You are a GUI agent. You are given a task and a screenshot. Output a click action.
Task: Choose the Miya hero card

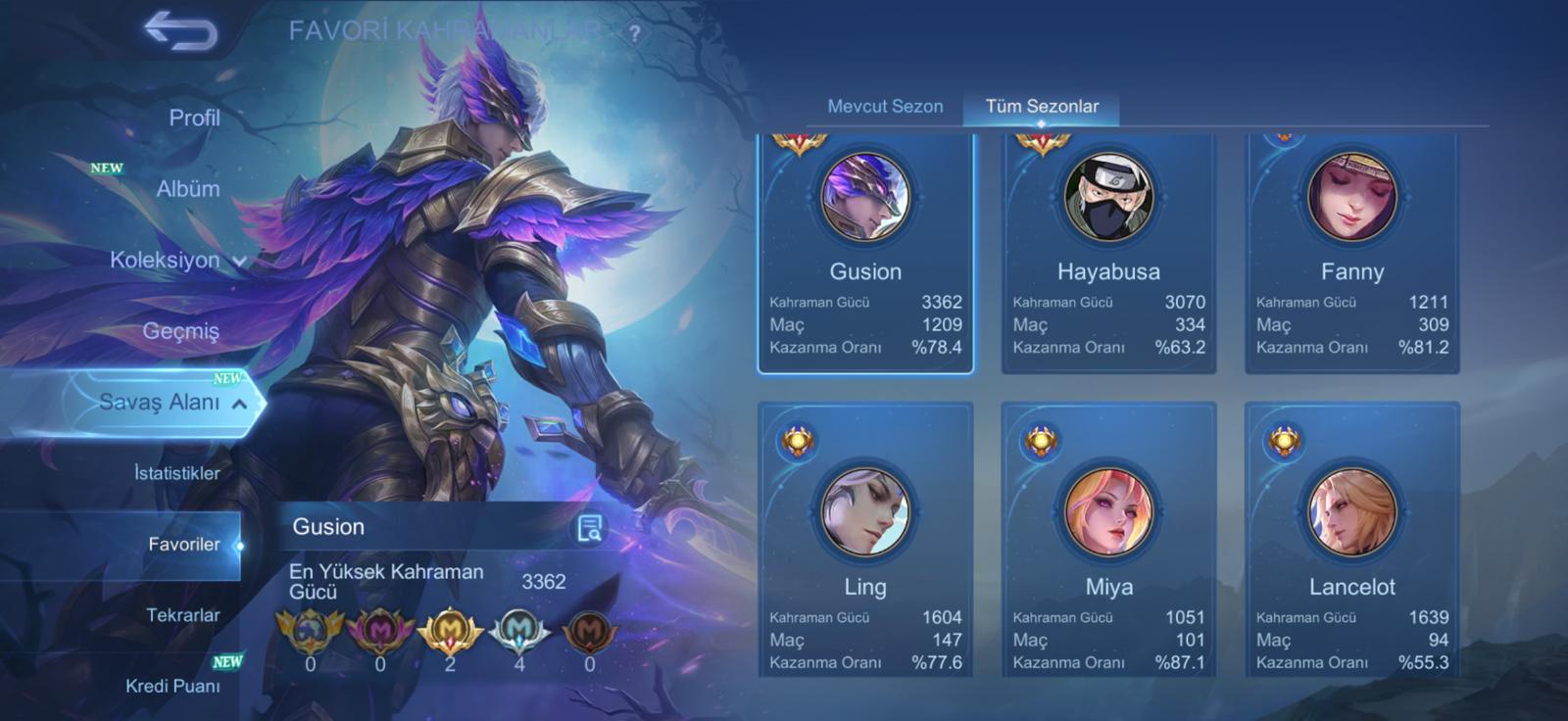click(x=1108, y=539)
